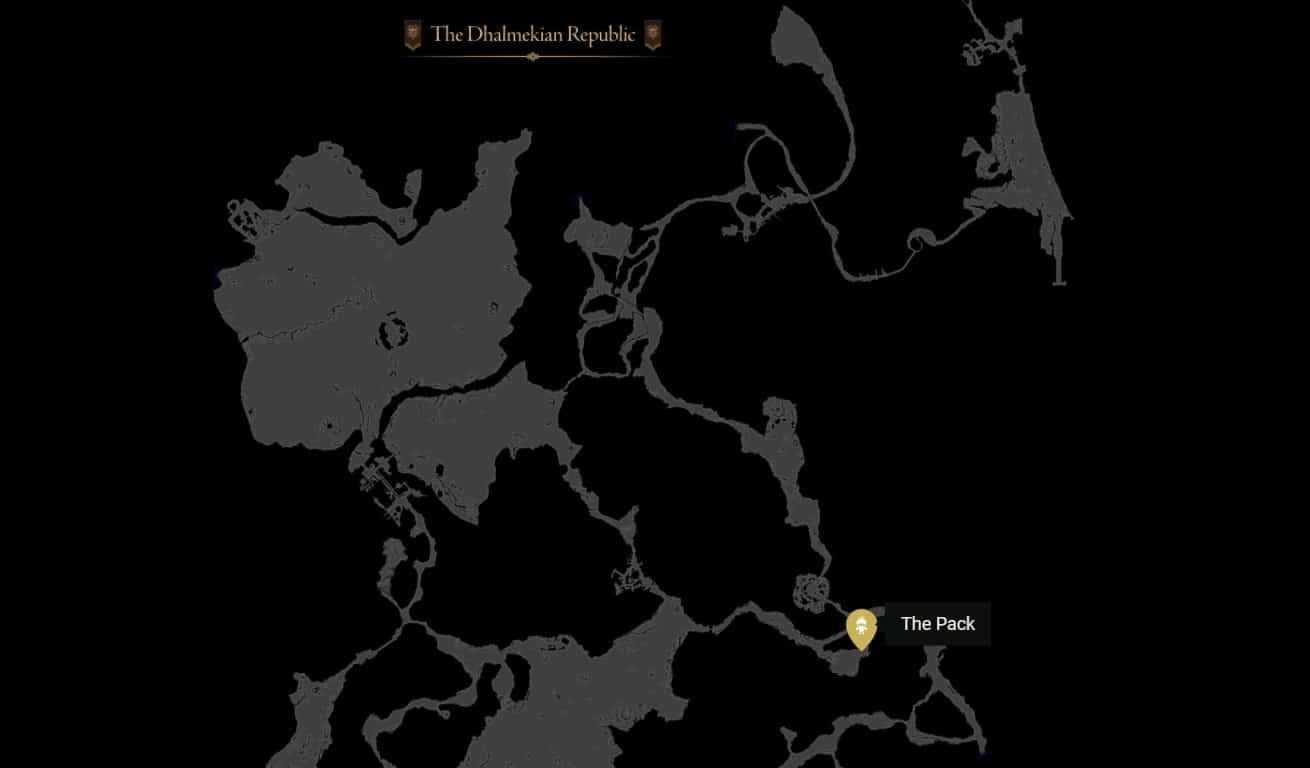Select The Pack marker label
Viewport: 1310px width, 768px height.
pos(937,624)
